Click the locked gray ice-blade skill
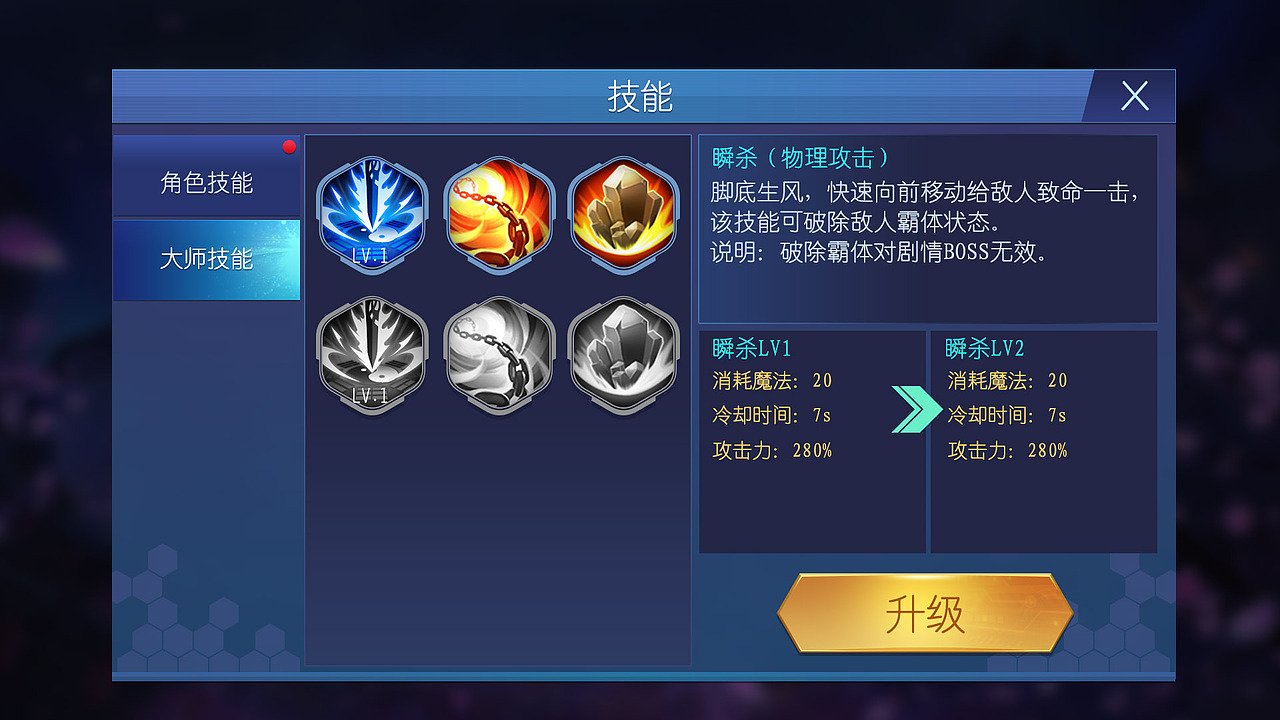1280x720 pixels. [372, 352]
